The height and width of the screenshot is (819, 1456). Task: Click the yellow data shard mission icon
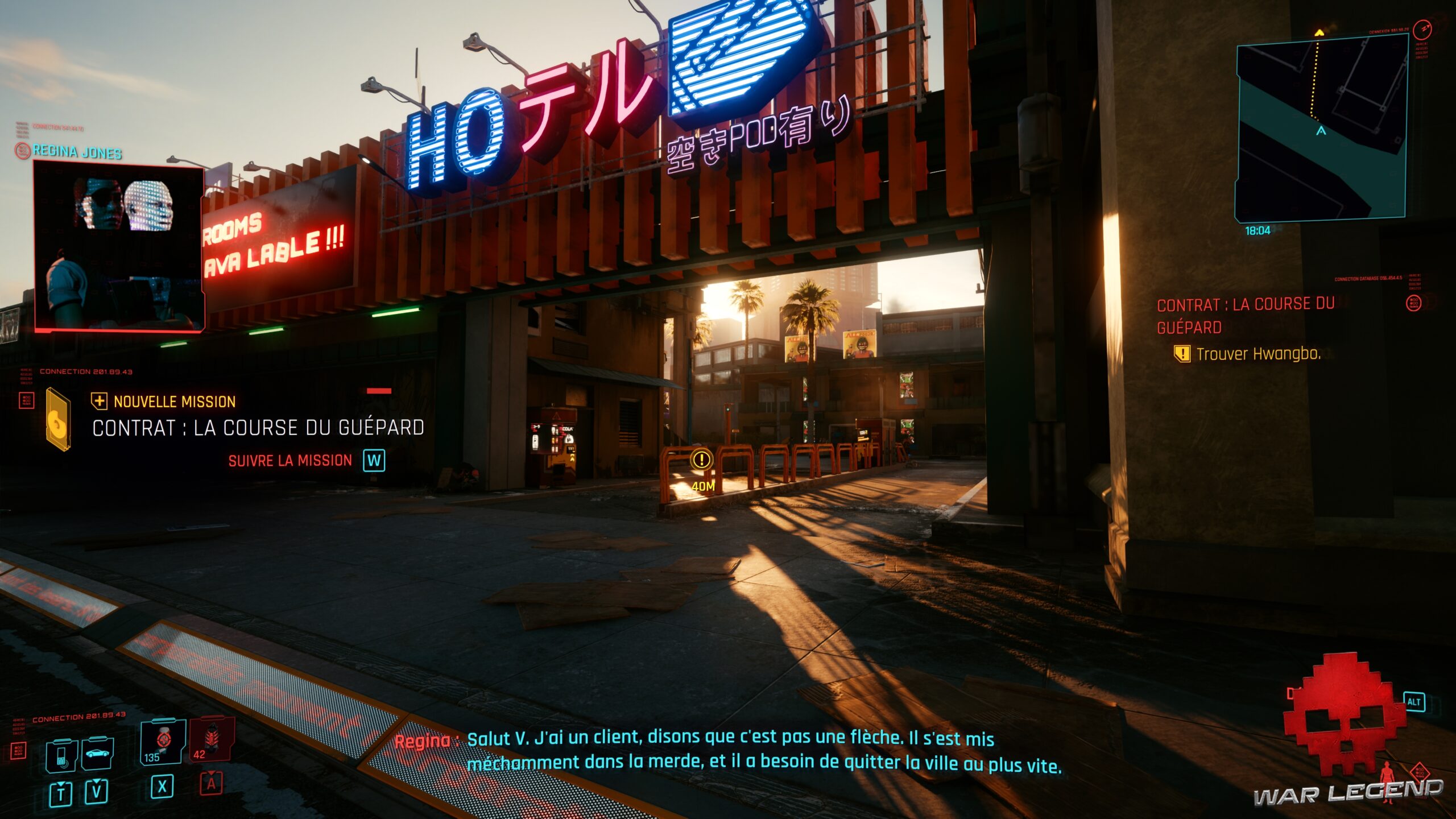(x=58, y=420)
